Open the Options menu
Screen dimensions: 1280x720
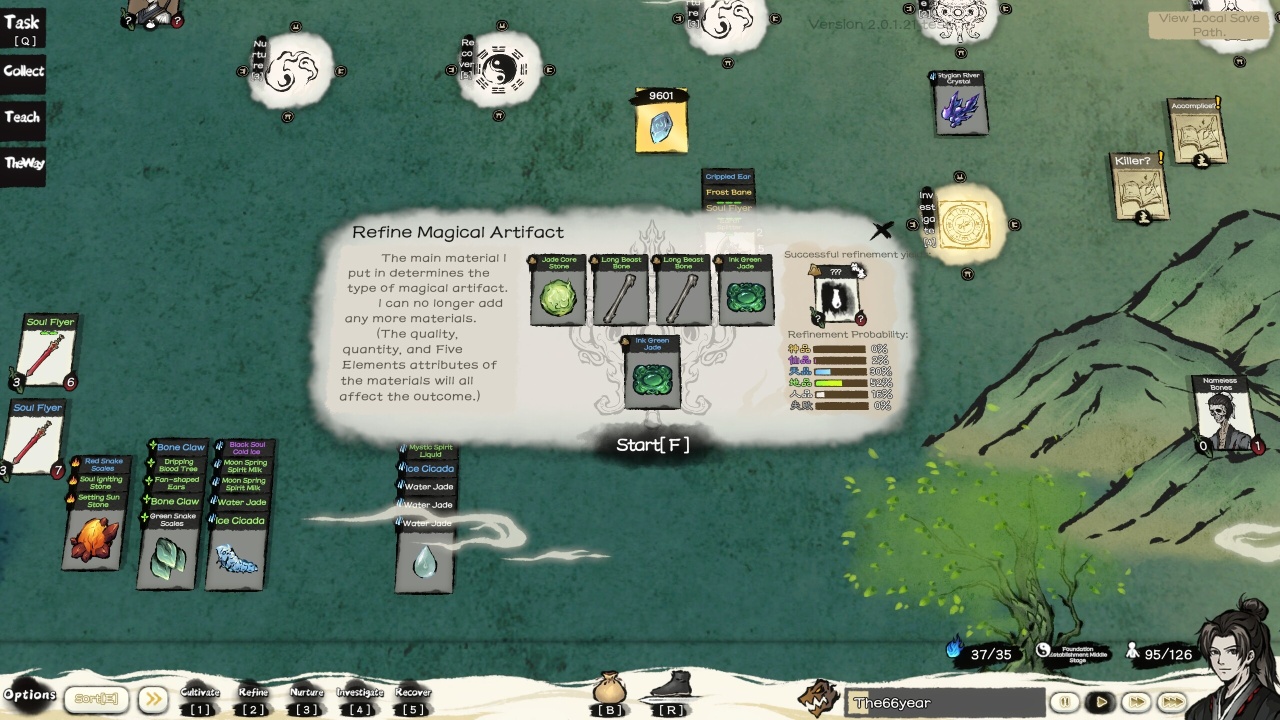pos(29,695)
